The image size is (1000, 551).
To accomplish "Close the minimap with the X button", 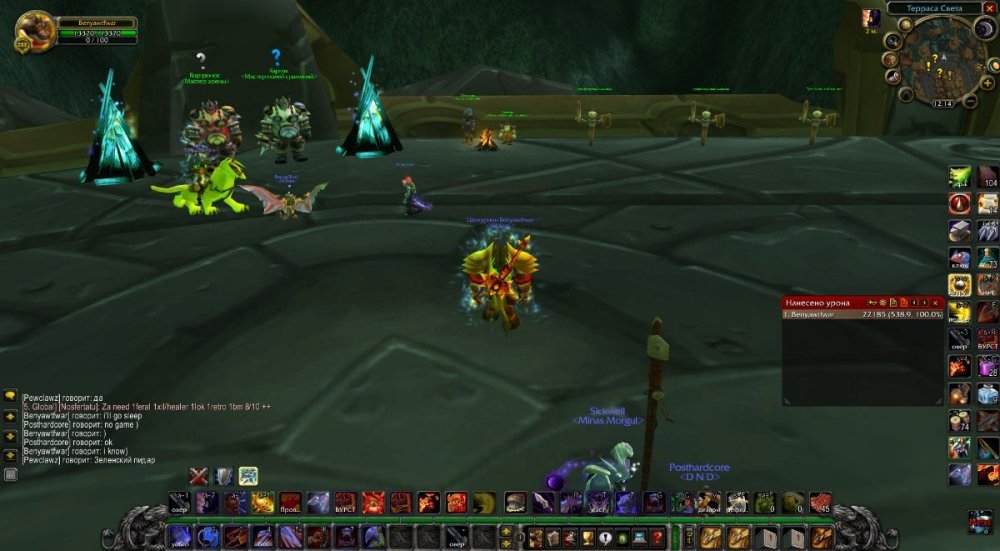I will coord(989,8).
